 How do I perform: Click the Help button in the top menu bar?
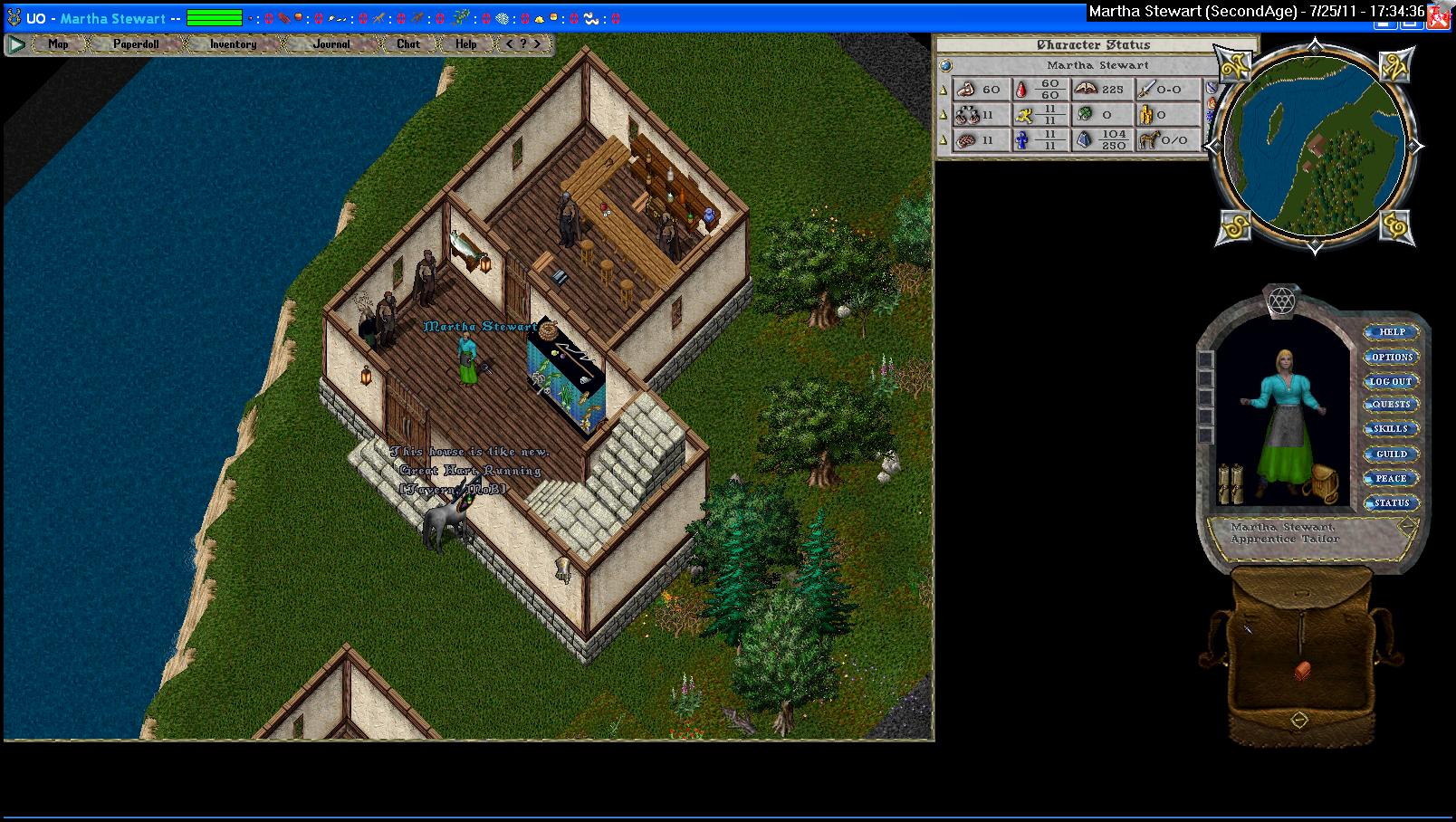coord(466,43)
